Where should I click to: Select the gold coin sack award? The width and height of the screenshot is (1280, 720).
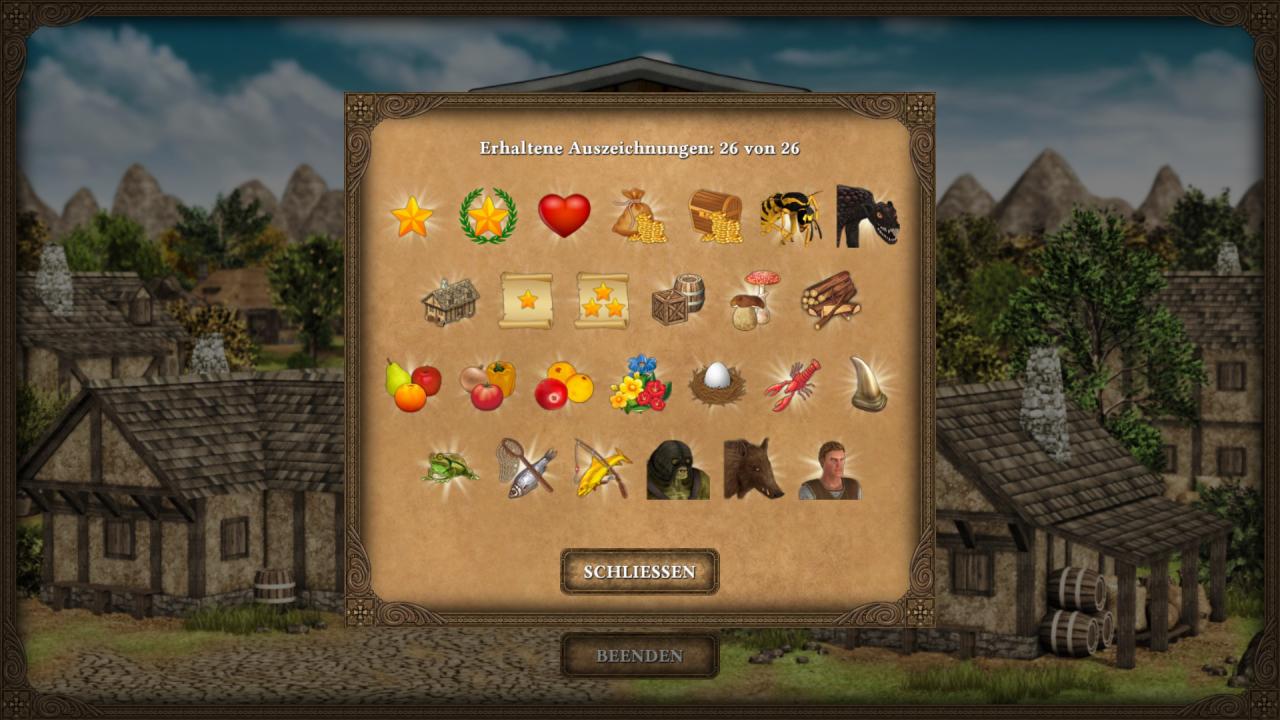[639, 215]
